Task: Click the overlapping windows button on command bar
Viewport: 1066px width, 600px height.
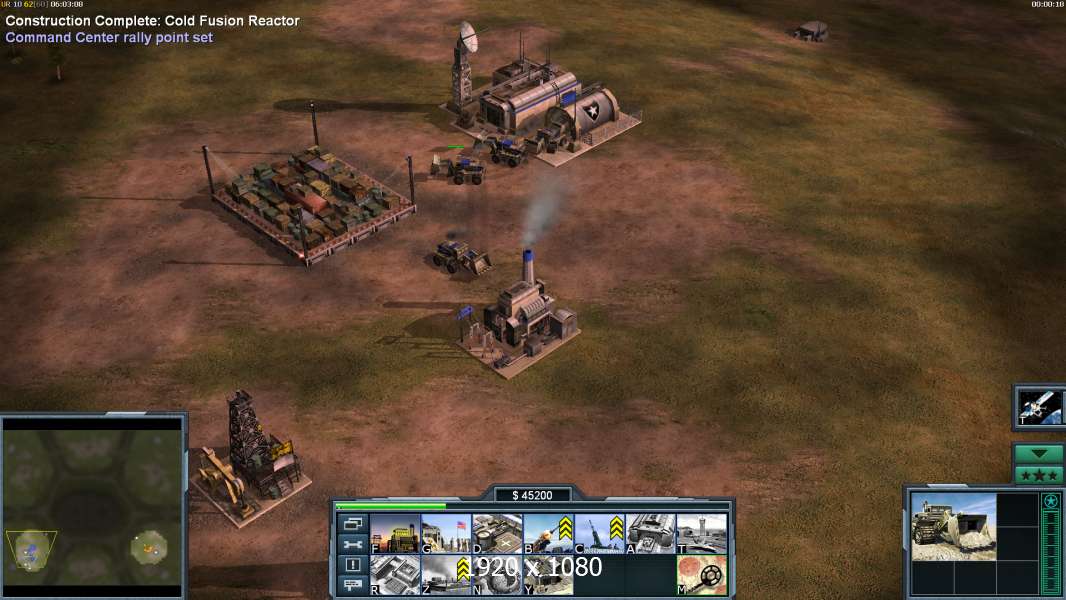Action: point(352,523)
